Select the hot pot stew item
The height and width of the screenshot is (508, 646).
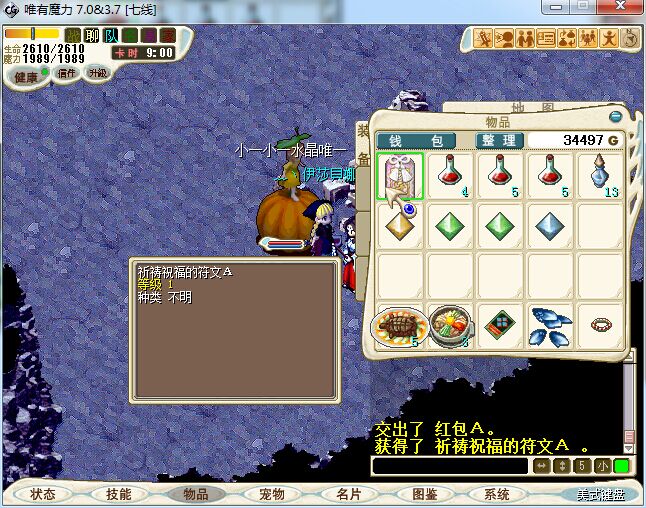[x=450, y=326]
